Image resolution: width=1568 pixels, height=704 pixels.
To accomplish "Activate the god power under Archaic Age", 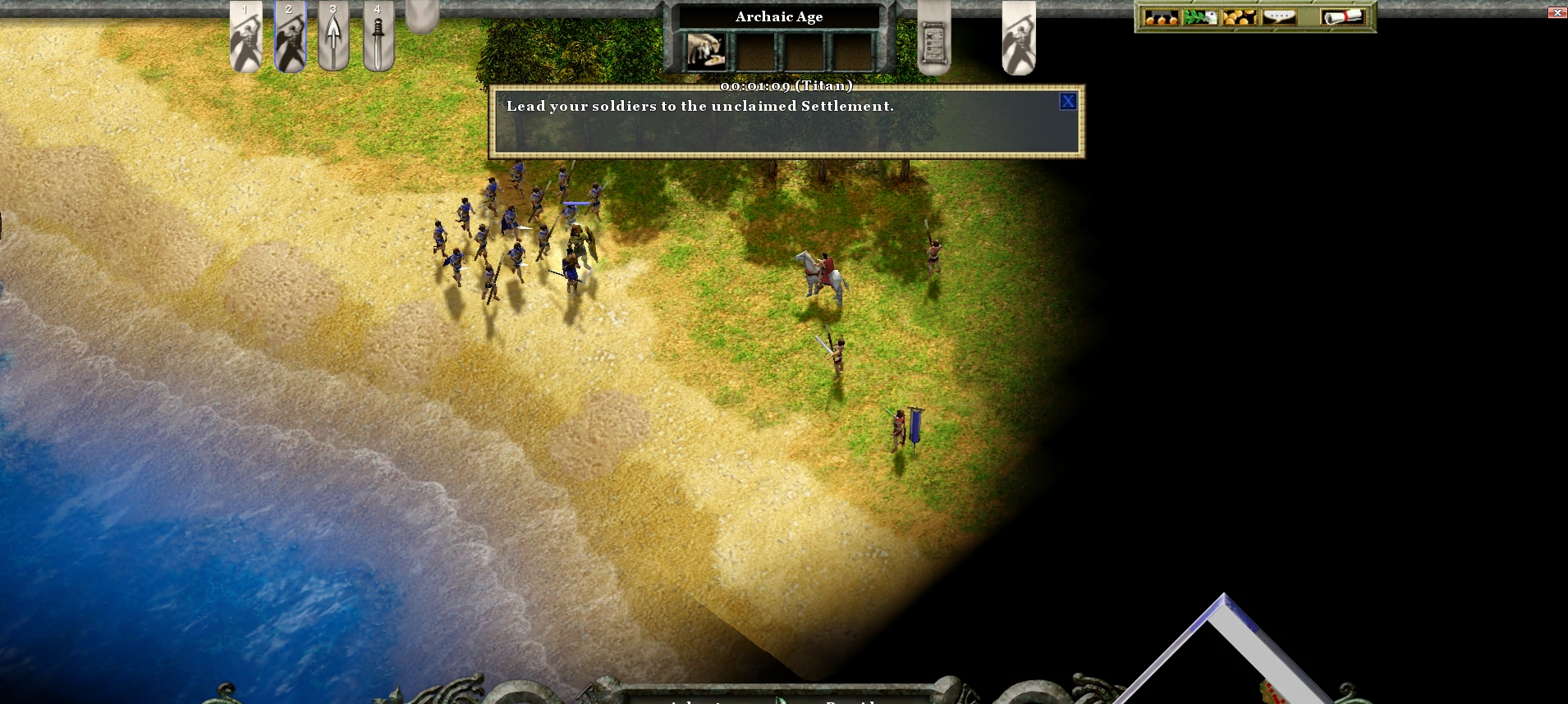I will [706, 50].
